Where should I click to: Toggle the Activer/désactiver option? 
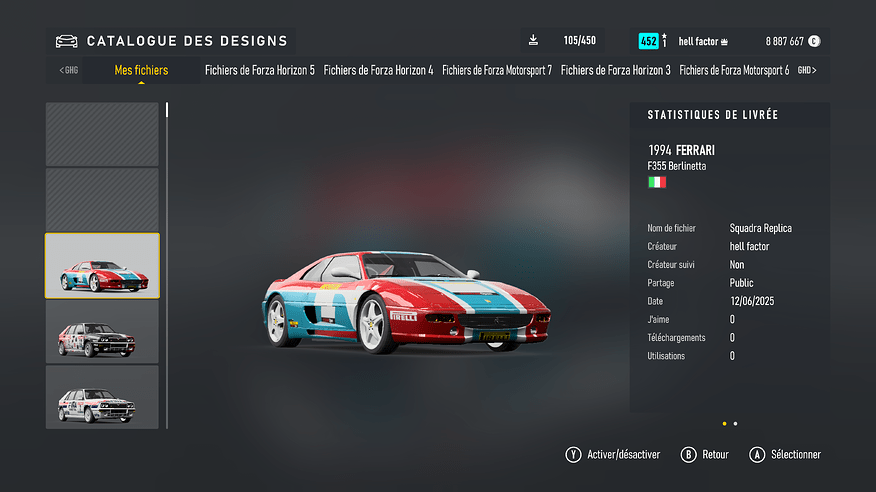(x=613, y=455)
